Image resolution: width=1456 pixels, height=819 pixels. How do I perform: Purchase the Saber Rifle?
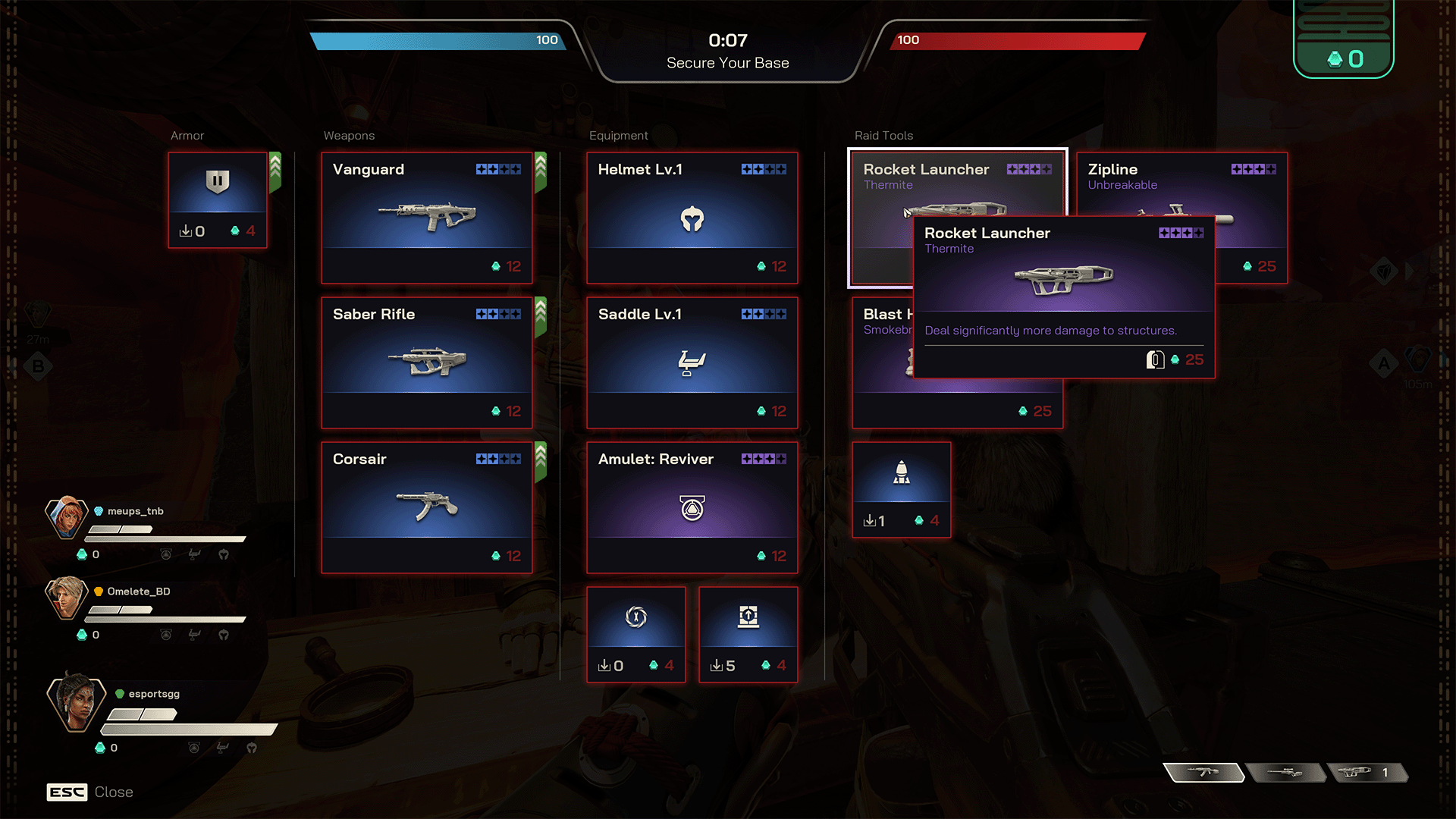coord(427,362)
